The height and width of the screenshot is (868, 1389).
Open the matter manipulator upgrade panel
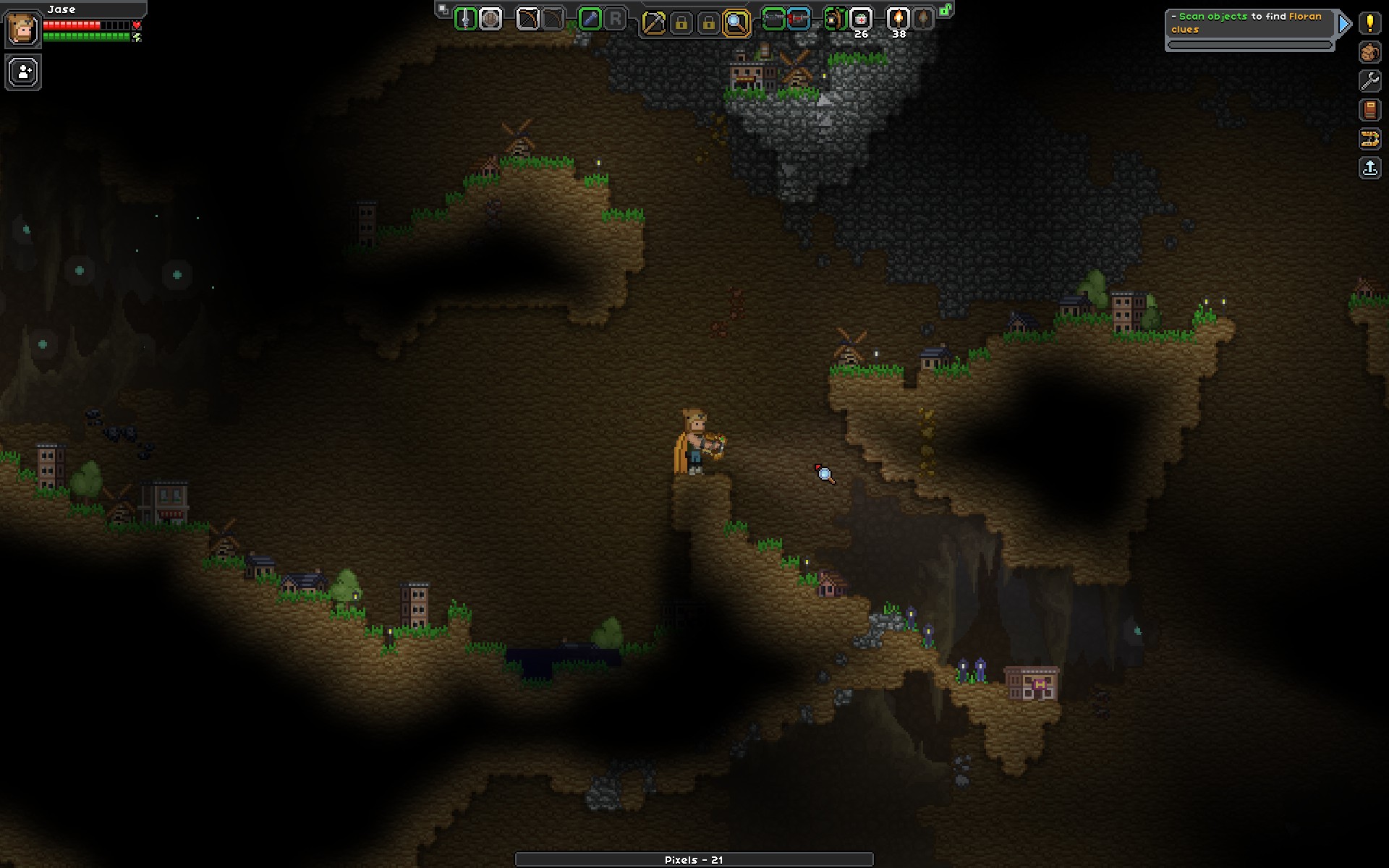tap(1369, 139)
